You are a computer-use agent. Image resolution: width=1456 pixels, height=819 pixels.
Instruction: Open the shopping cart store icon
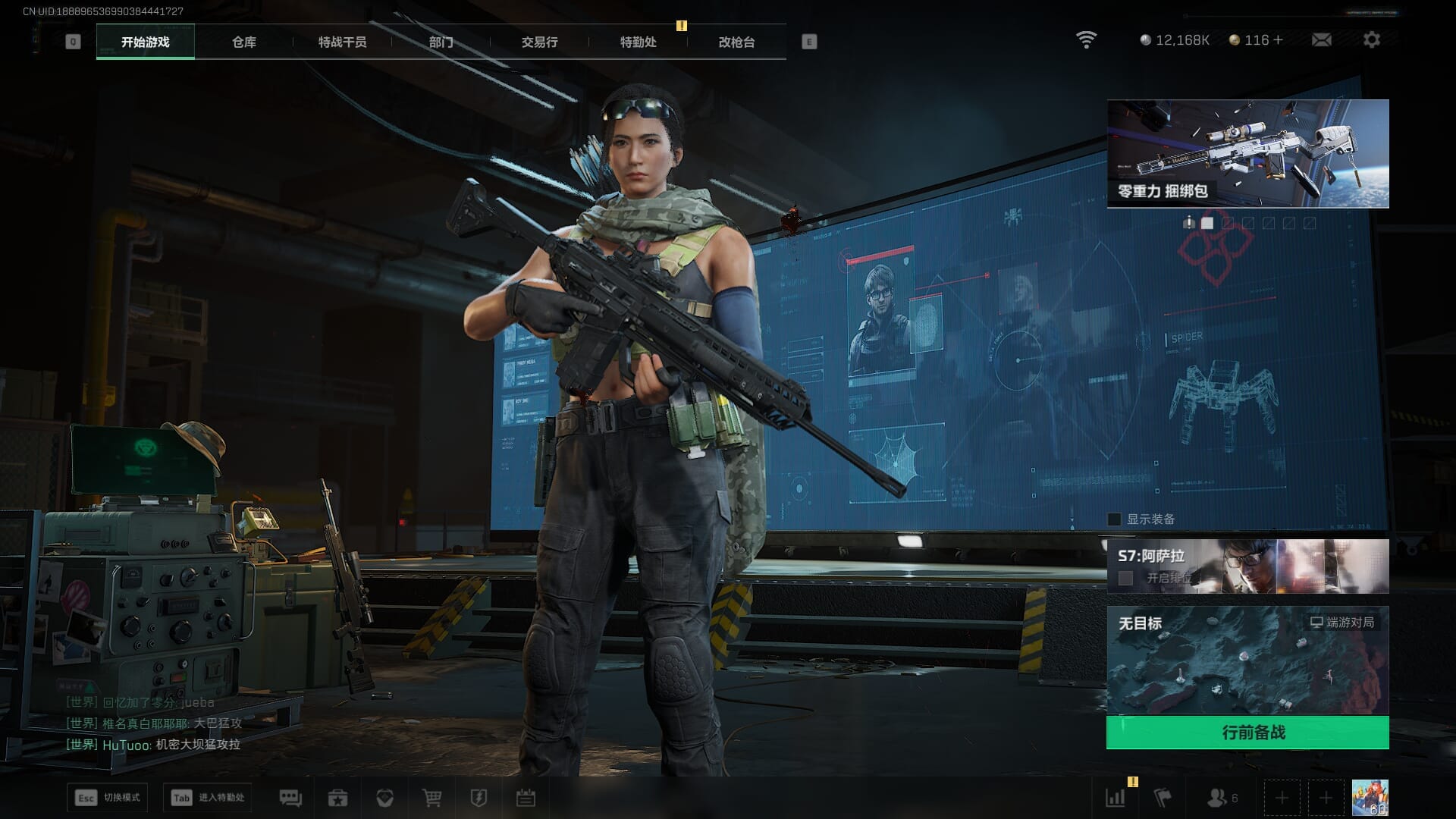pyautogui.click(x=431, y=798)
